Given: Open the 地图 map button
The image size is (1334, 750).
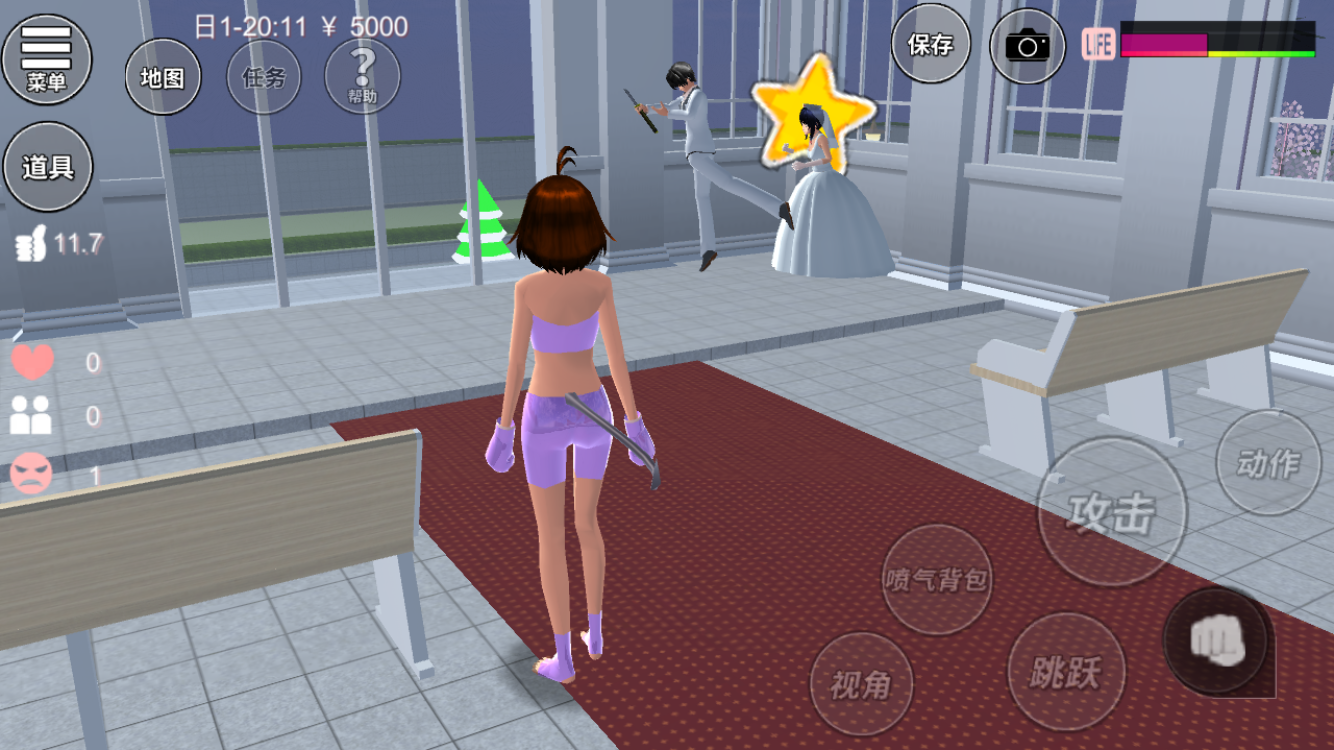Looking at the screenshot, I should pyautogui.click(x=162, y=77).
